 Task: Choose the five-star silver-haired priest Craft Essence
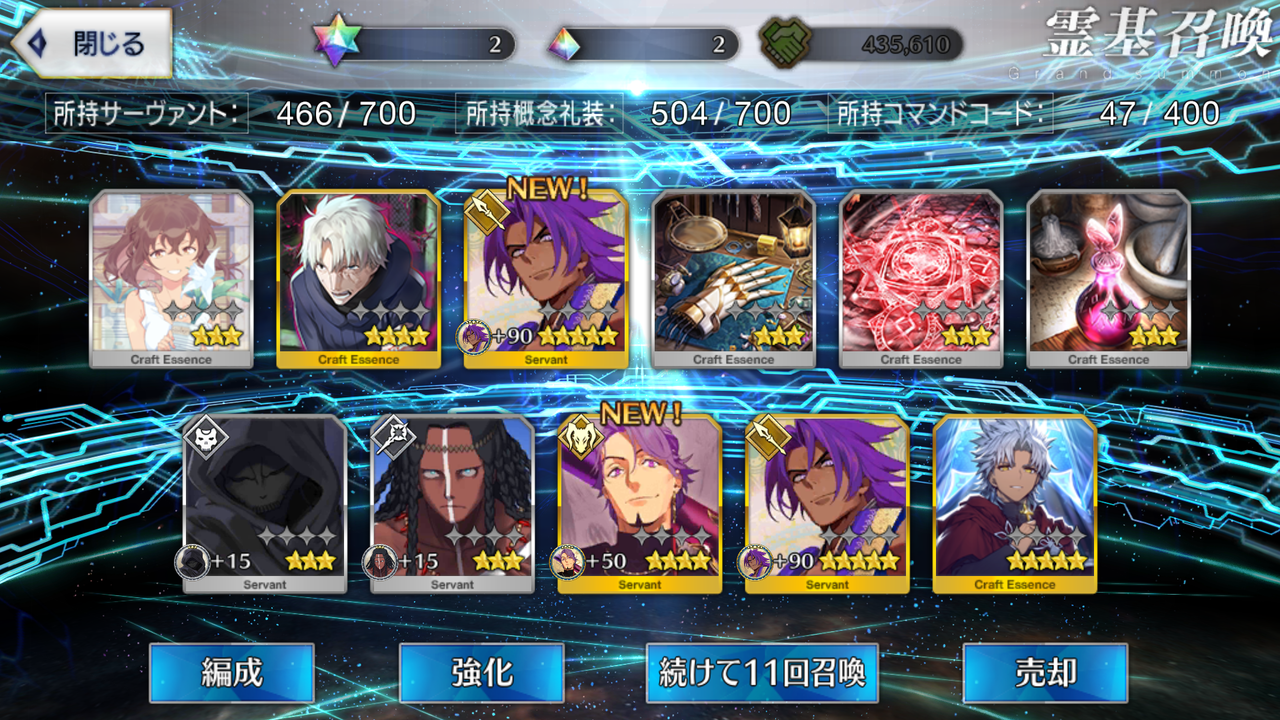click(1015, 504)
